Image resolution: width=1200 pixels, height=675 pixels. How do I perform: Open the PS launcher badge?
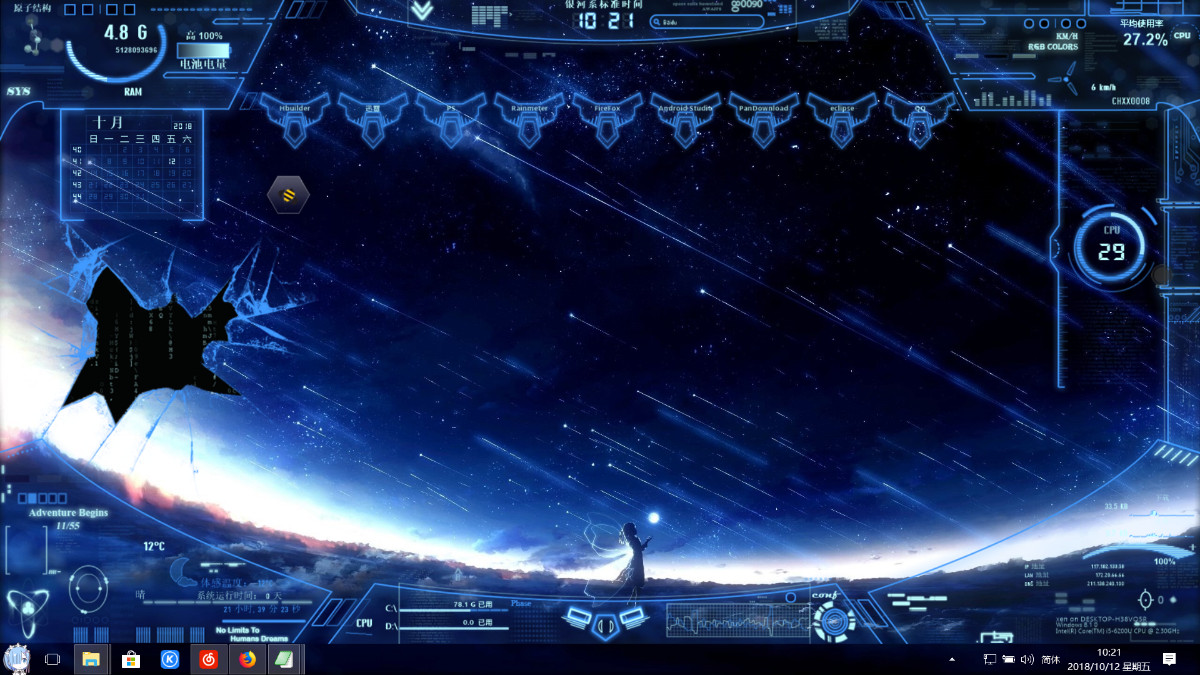point(451,117)
